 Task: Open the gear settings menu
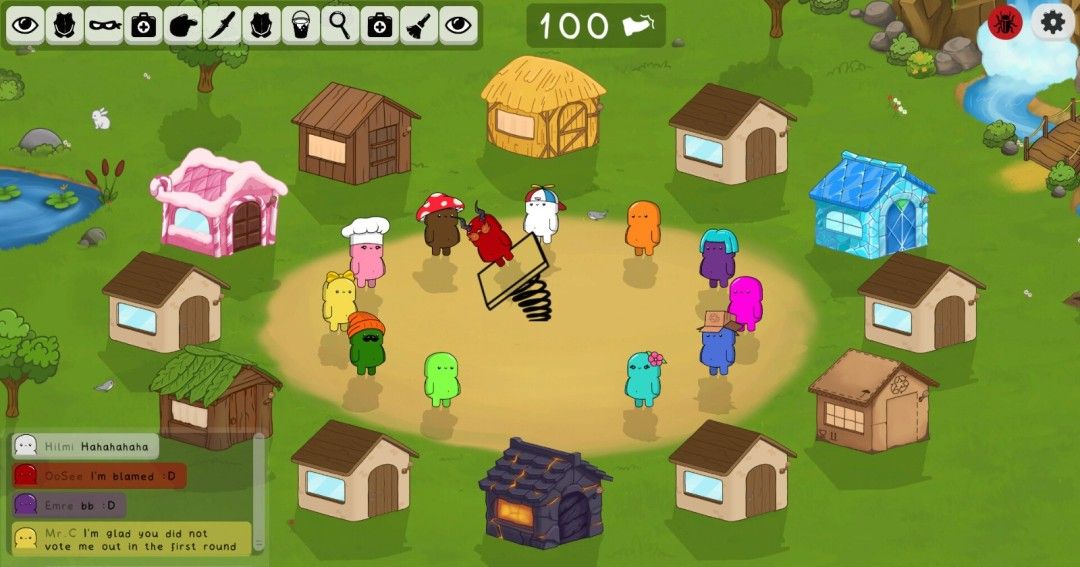[x=1052, y=22]
